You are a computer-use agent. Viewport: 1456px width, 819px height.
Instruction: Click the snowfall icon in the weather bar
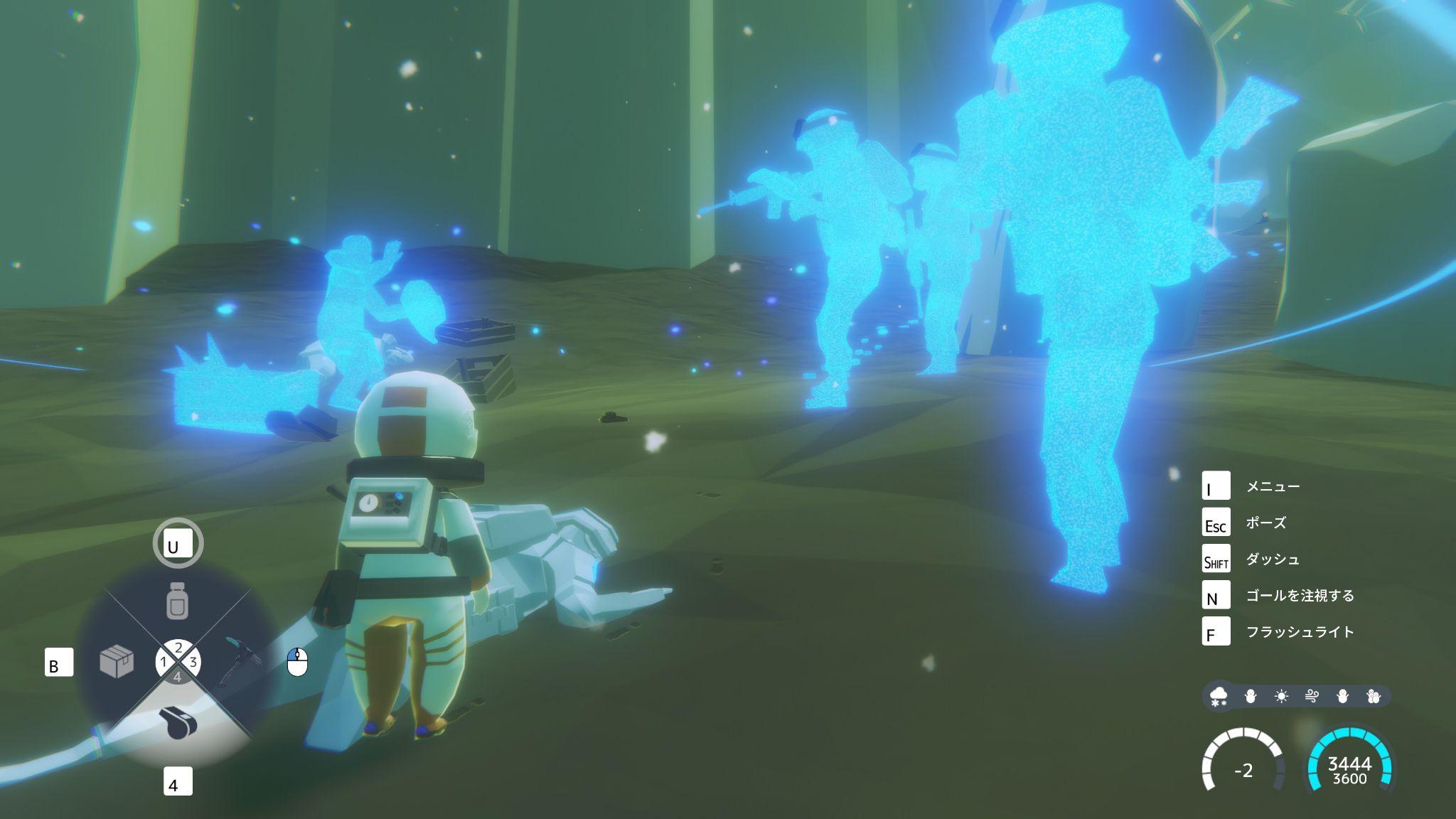1219,696
